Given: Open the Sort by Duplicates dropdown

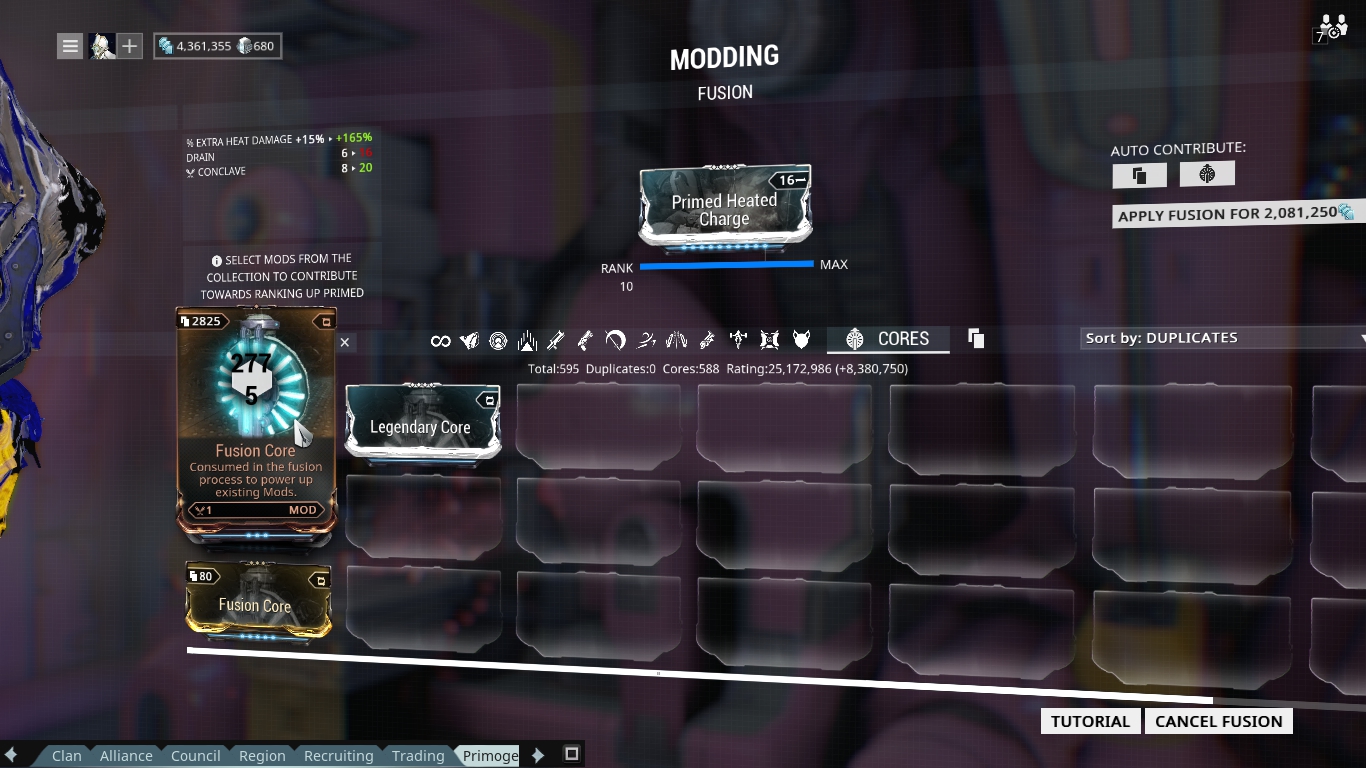Looking at the screenshot, I should [1220, 338].
